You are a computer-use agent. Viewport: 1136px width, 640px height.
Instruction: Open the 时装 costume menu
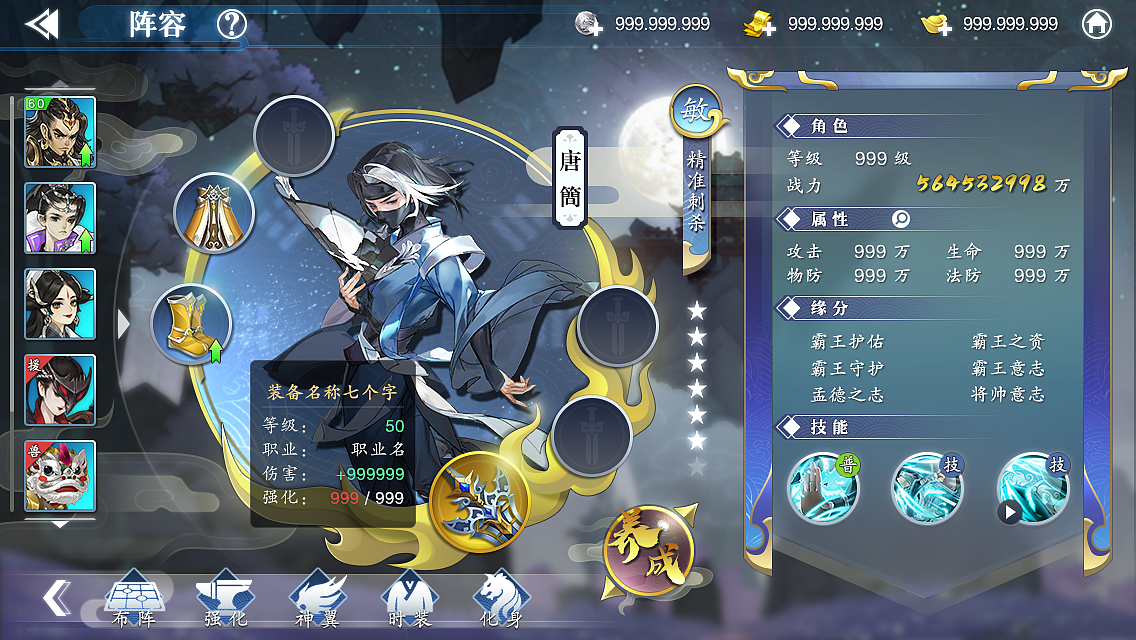pos(409,600)
